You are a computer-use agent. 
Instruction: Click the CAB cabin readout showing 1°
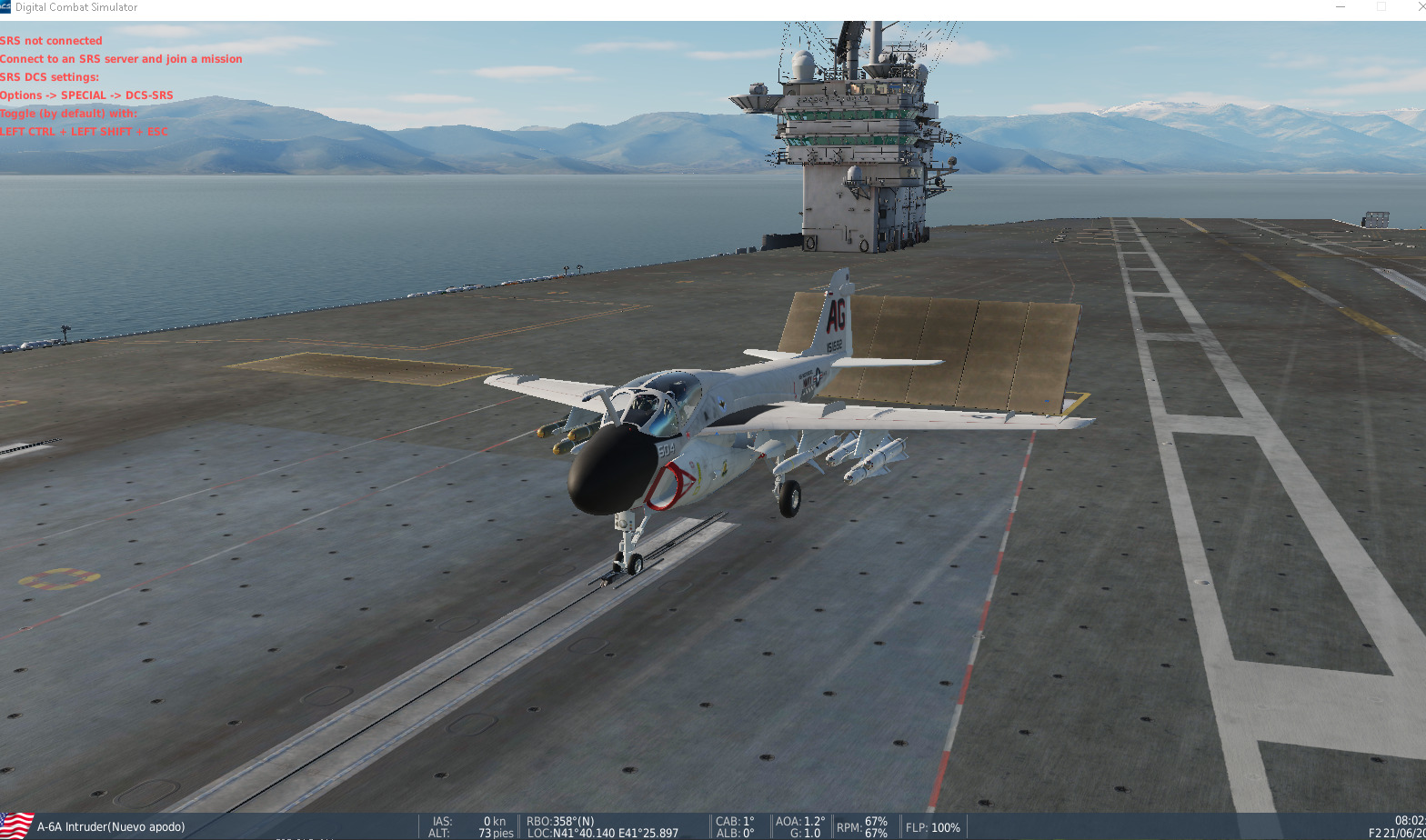click(733, 820)
